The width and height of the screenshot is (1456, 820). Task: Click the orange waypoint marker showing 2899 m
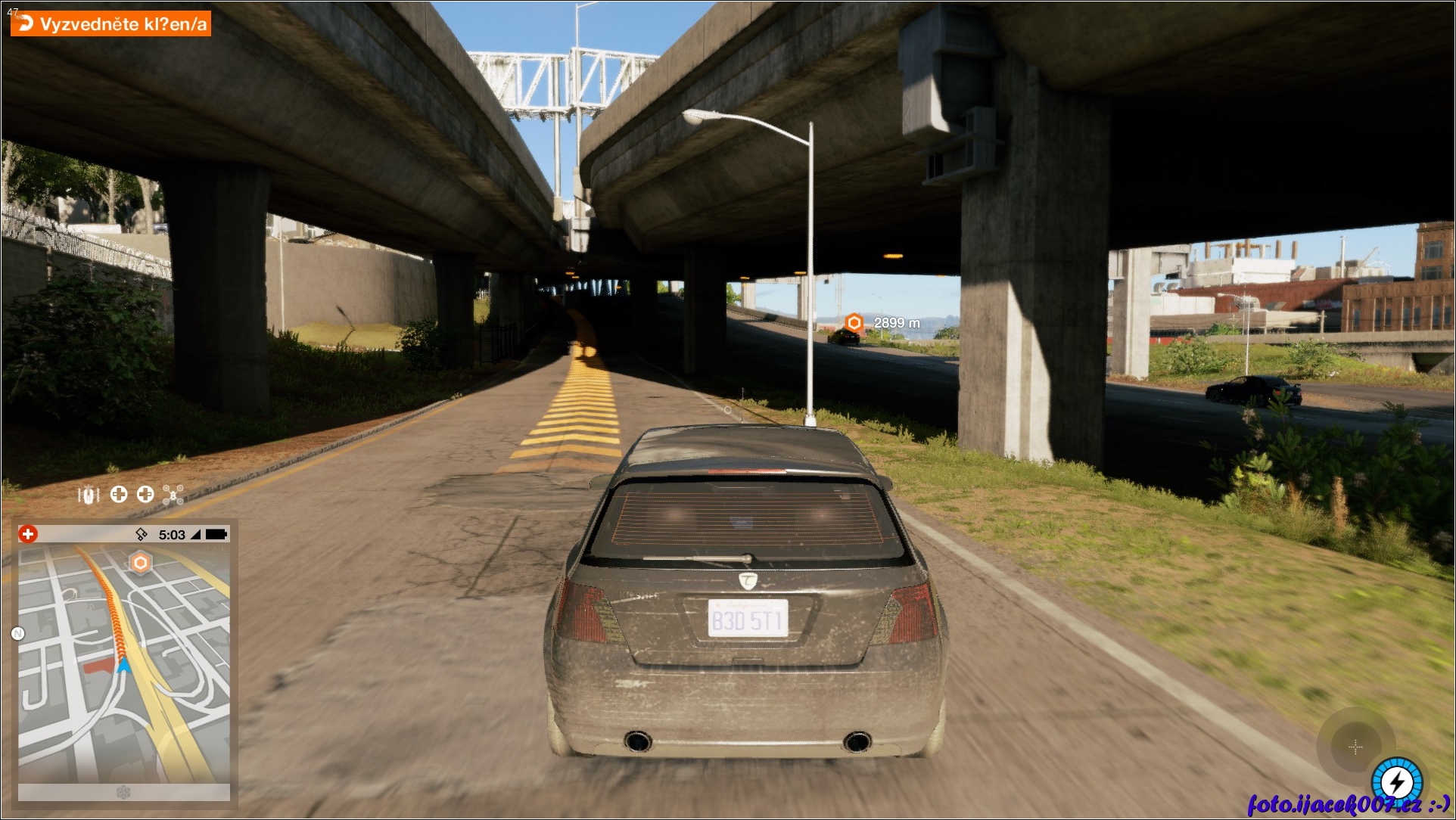pyautogui.click(x=854, y=323)
